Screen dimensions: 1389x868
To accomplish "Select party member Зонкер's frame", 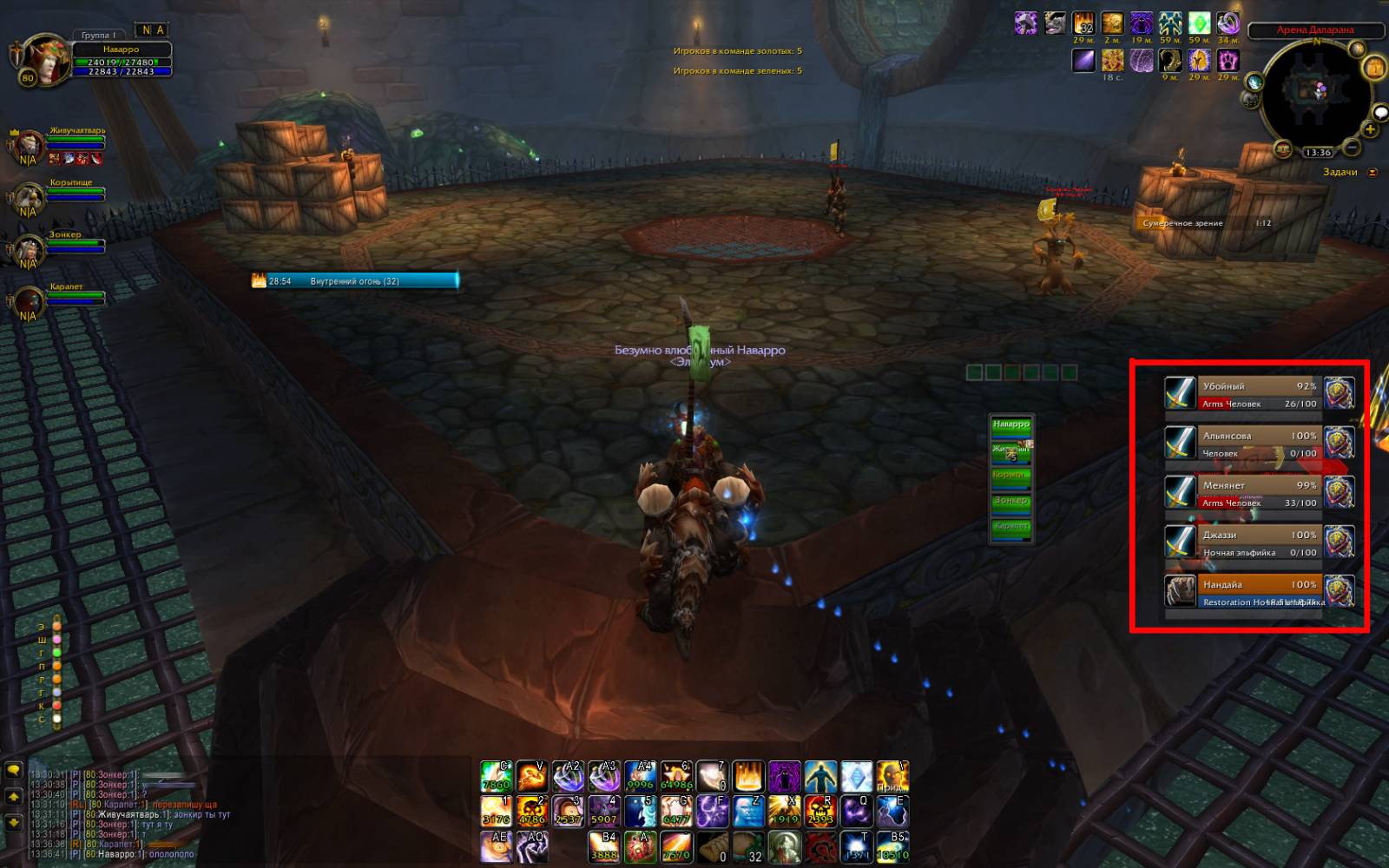I will click(x=75, y=245).
